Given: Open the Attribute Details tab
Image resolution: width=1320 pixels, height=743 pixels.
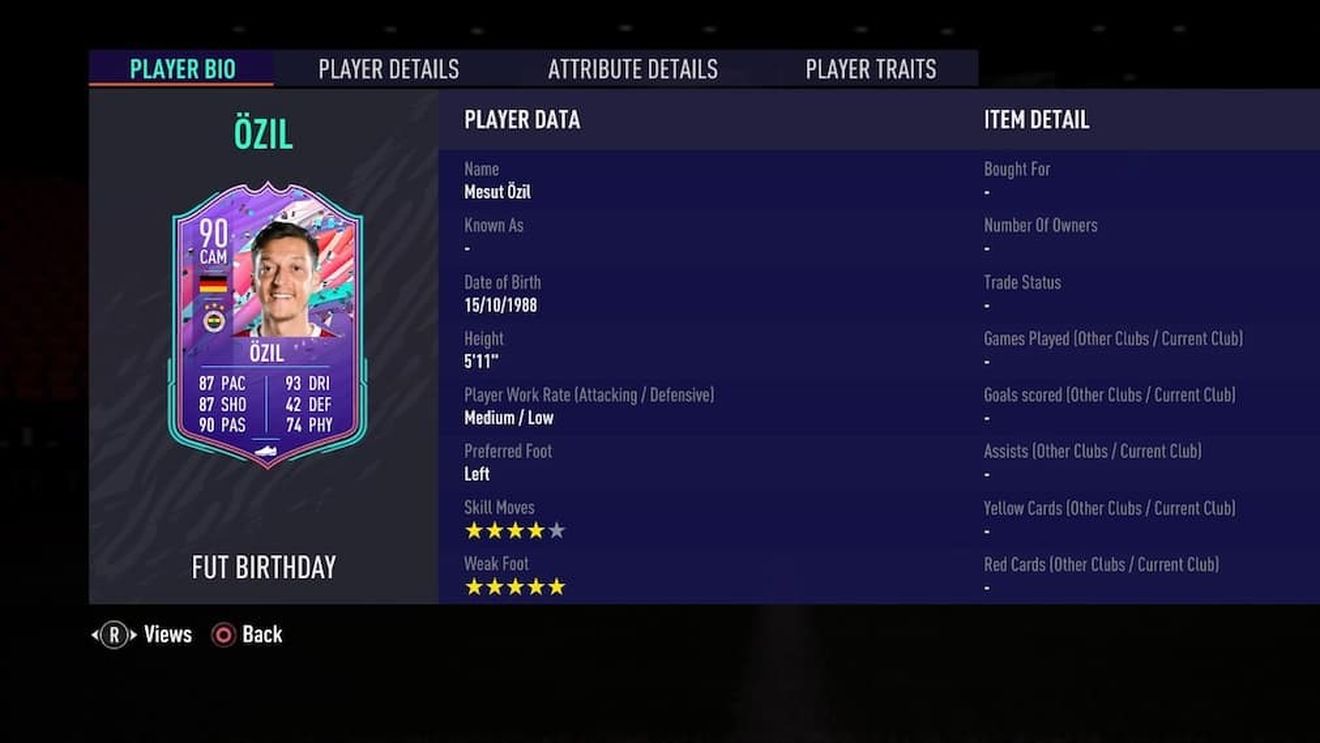Looking at the screenshot, I should [632, 69].
